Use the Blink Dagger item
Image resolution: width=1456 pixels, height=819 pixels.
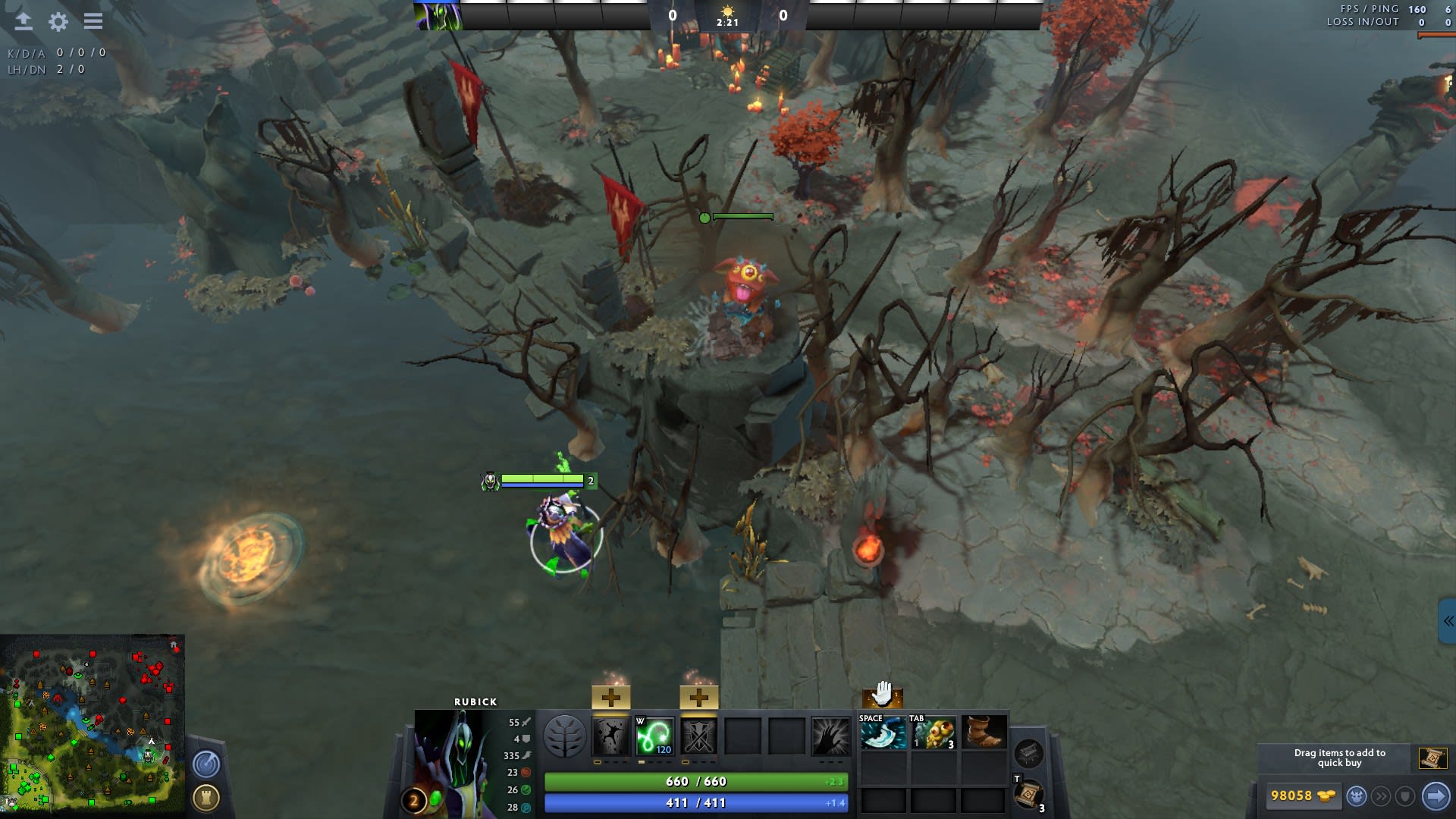click(883, 733)
